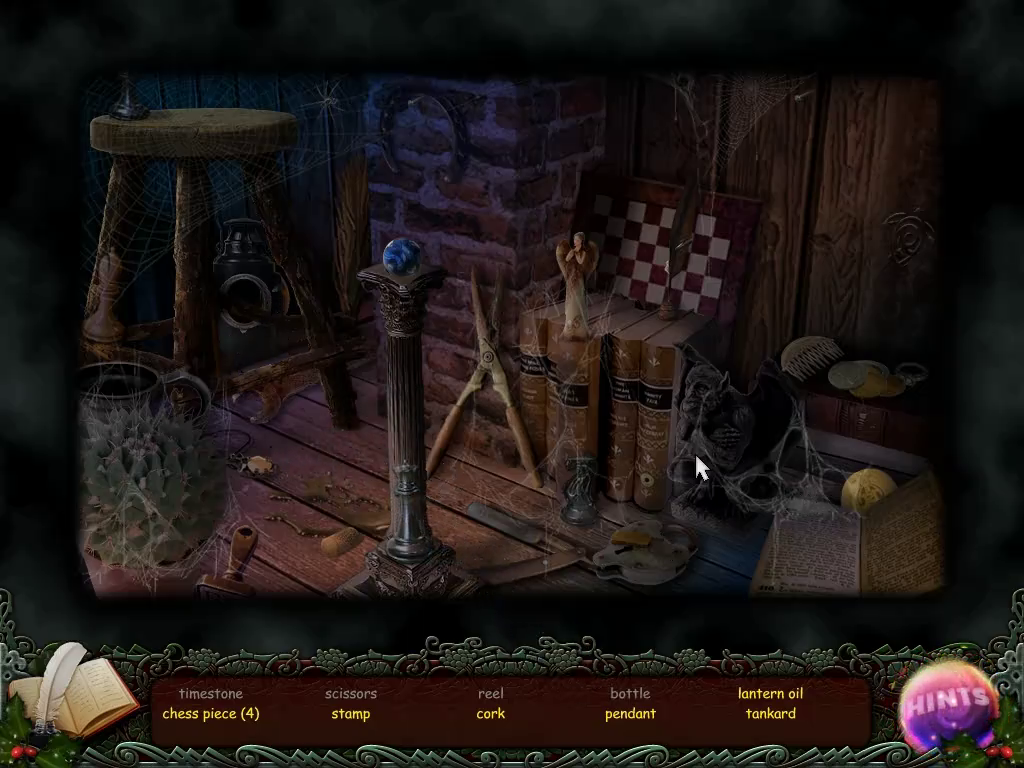Click the "tankard" item name
The image size is (1024, 768).
tap(771, 714)
